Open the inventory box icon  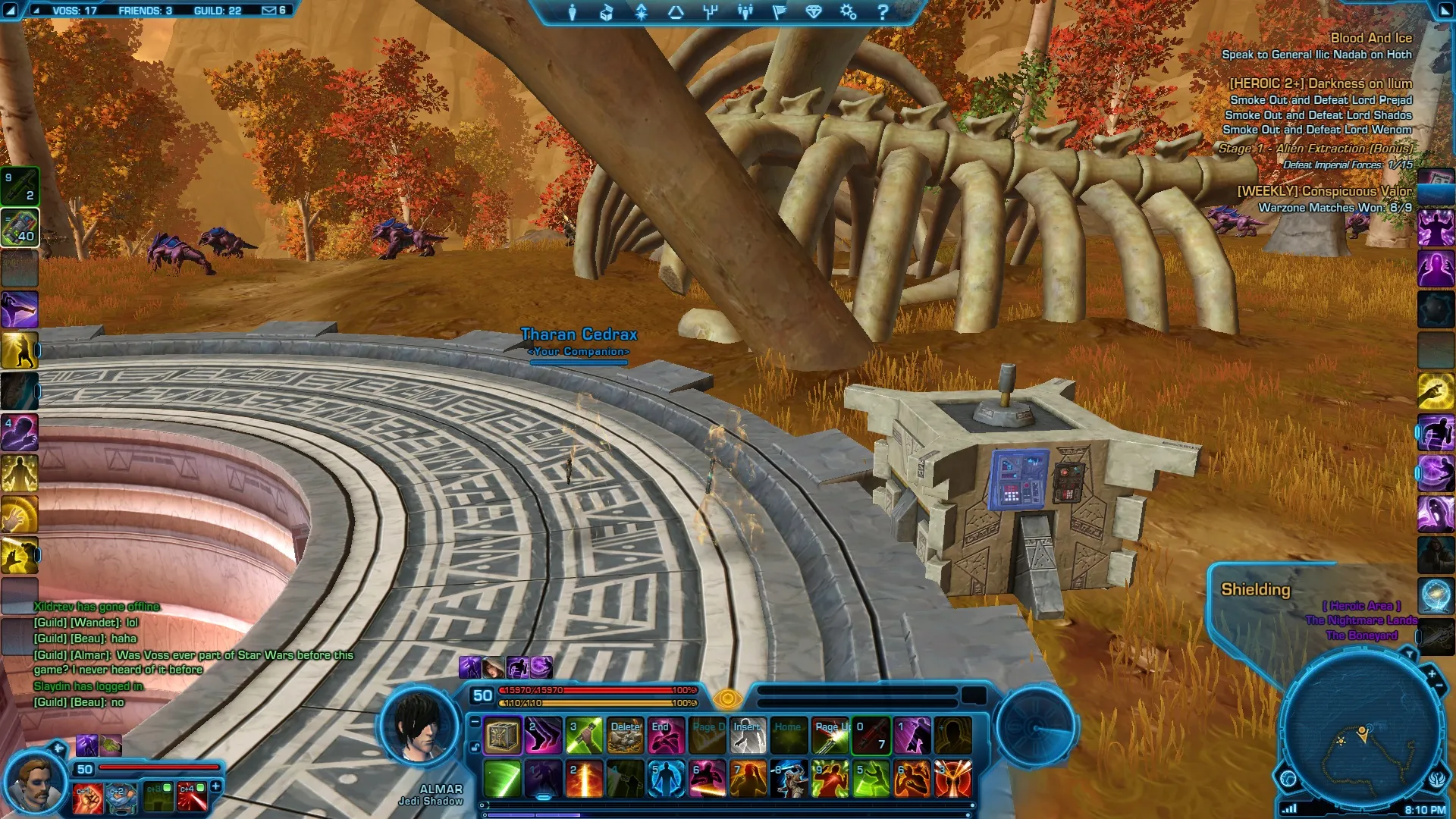tap(607, 12)
